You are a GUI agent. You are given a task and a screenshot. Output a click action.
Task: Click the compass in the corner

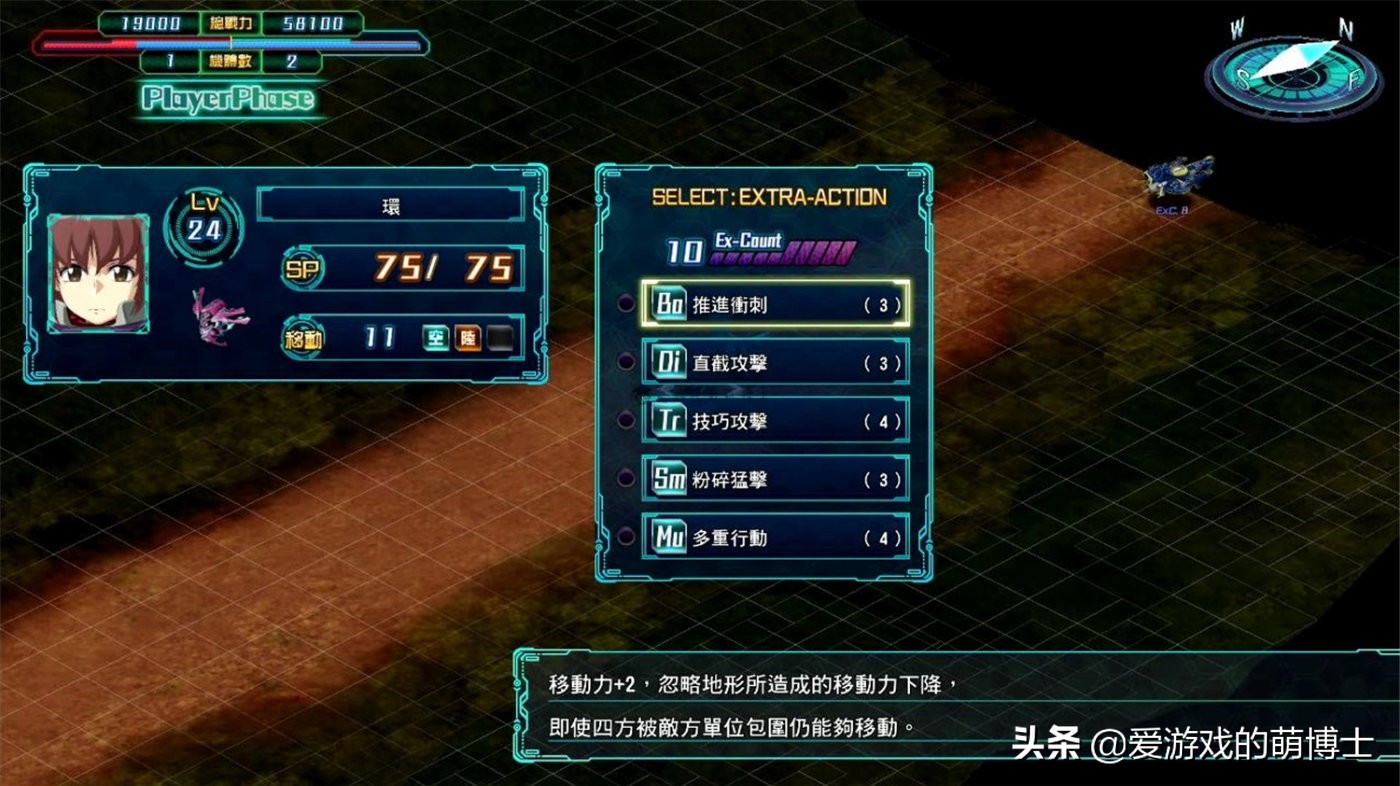tap(1293, 70)
